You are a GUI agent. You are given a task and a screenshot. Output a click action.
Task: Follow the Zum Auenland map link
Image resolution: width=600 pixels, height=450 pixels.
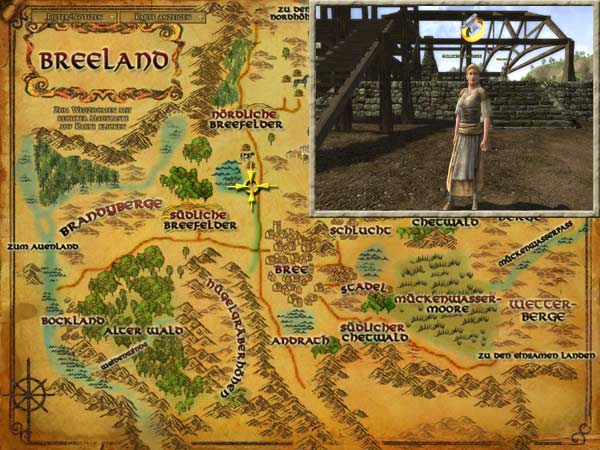point(33,244)
